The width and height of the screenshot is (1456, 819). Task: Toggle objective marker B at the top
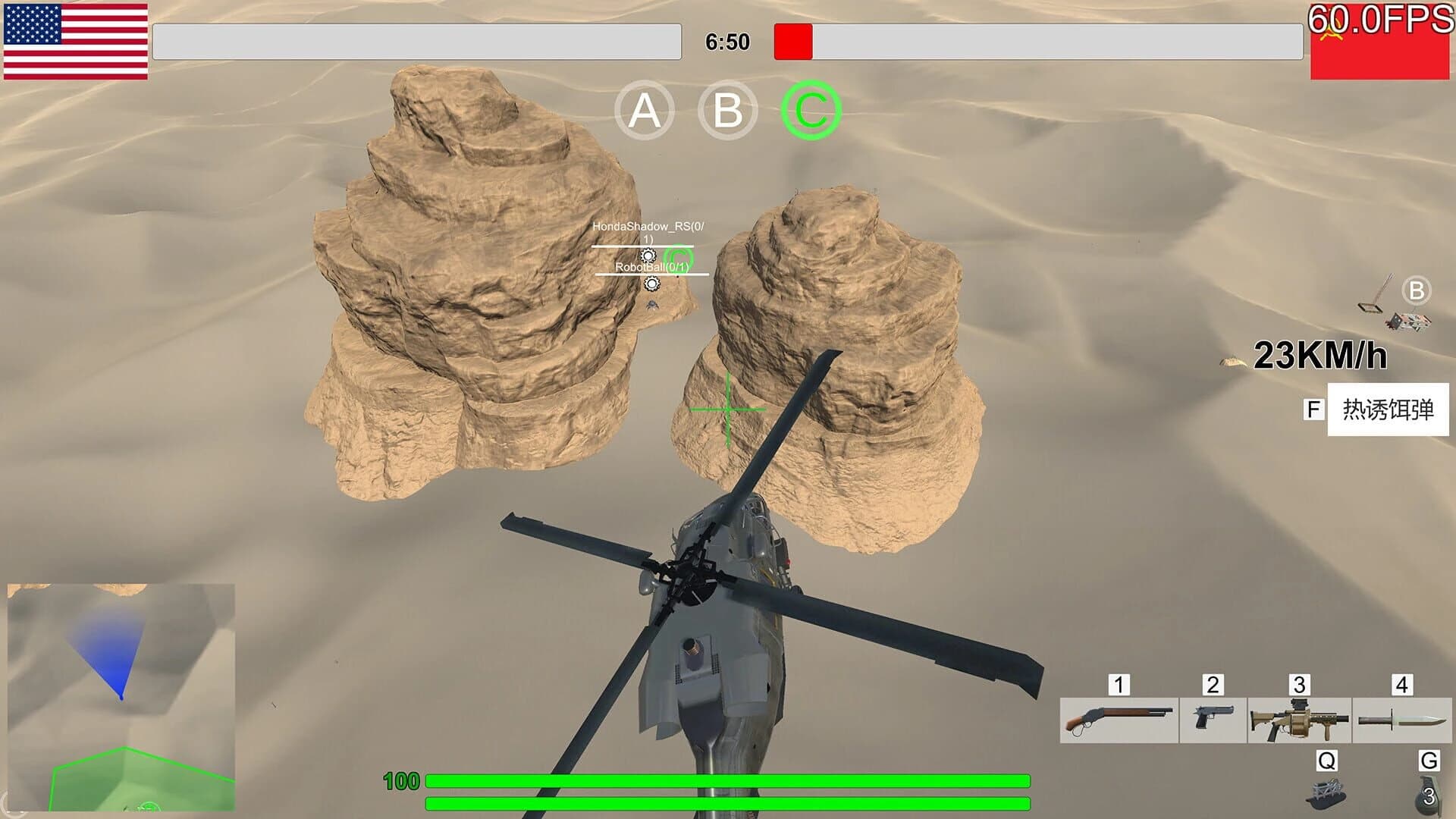coord(726,110)
